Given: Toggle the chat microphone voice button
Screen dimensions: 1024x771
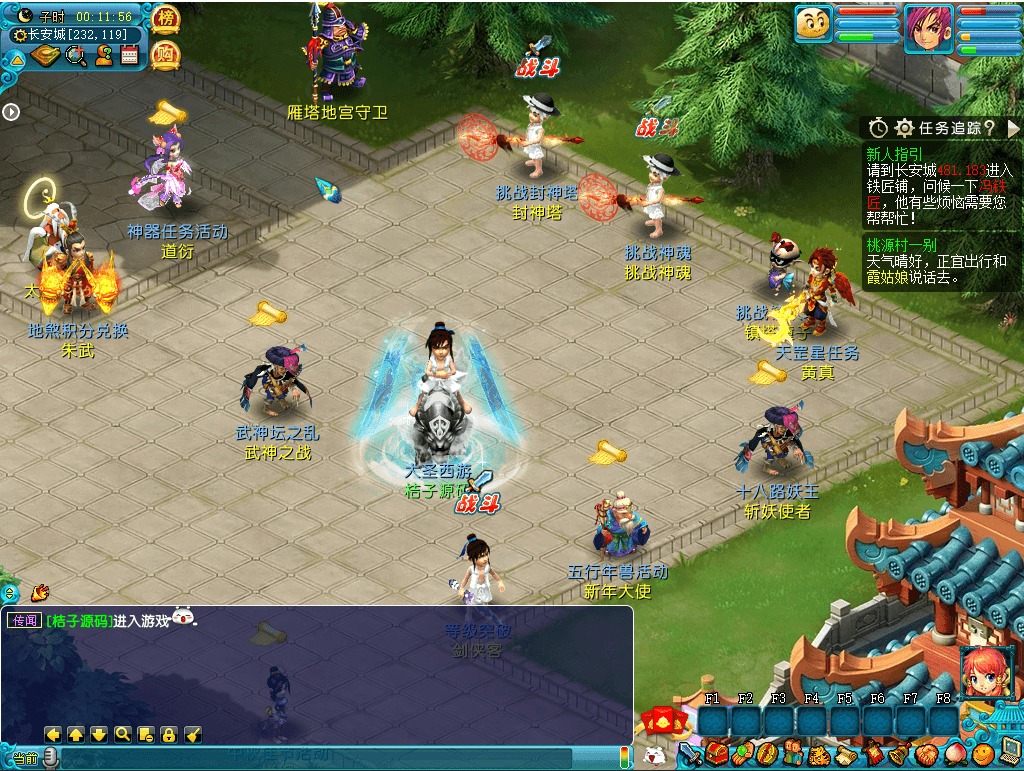Looking at the screenshot, I should (x=51, y=759).
